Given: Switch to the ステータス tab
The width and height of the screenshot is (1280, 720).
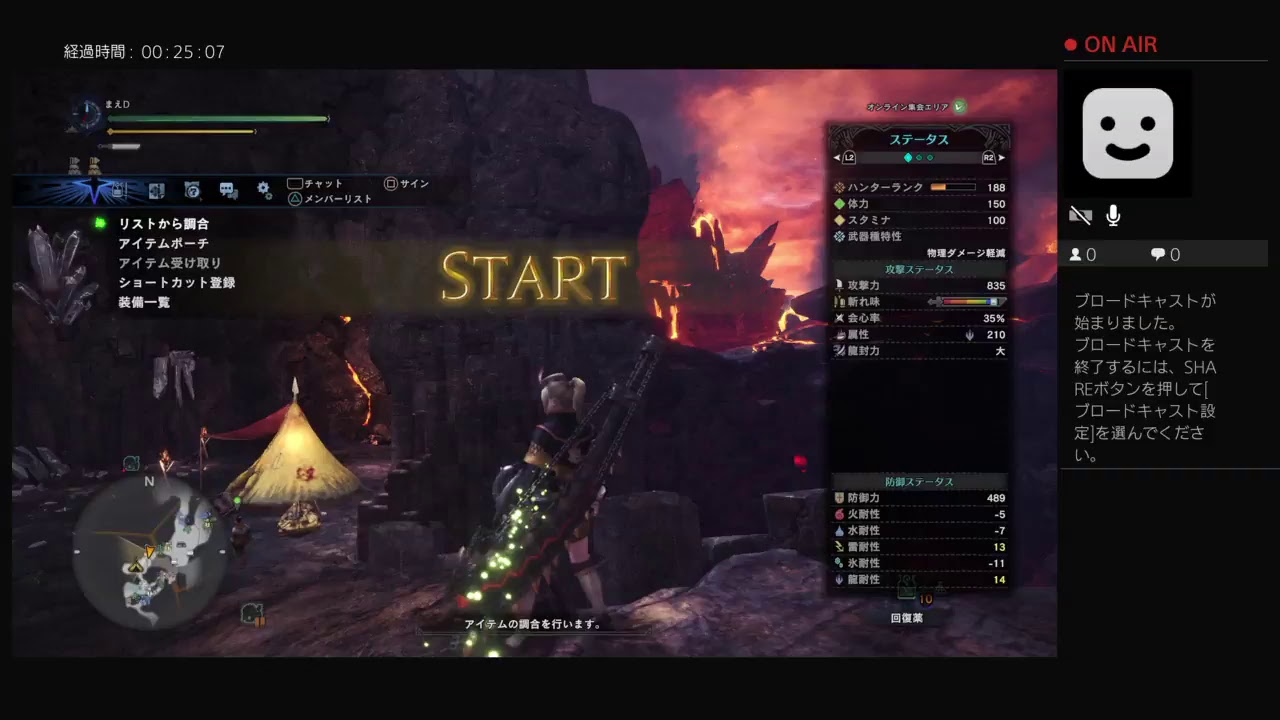Looking at the screenshot, I should (x=920, y=139).
